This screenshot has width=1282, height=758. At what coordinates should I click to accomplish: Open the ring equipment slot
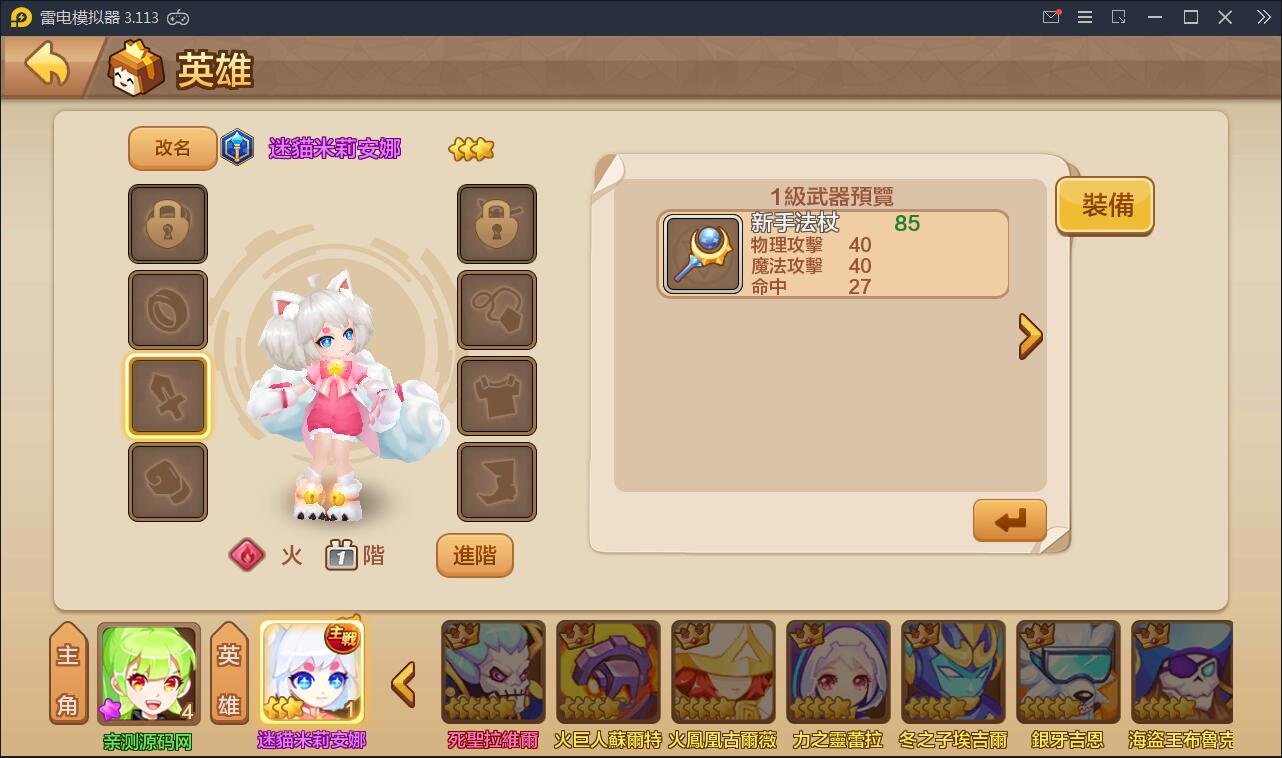pyautogui.click(x=168, y=310)
